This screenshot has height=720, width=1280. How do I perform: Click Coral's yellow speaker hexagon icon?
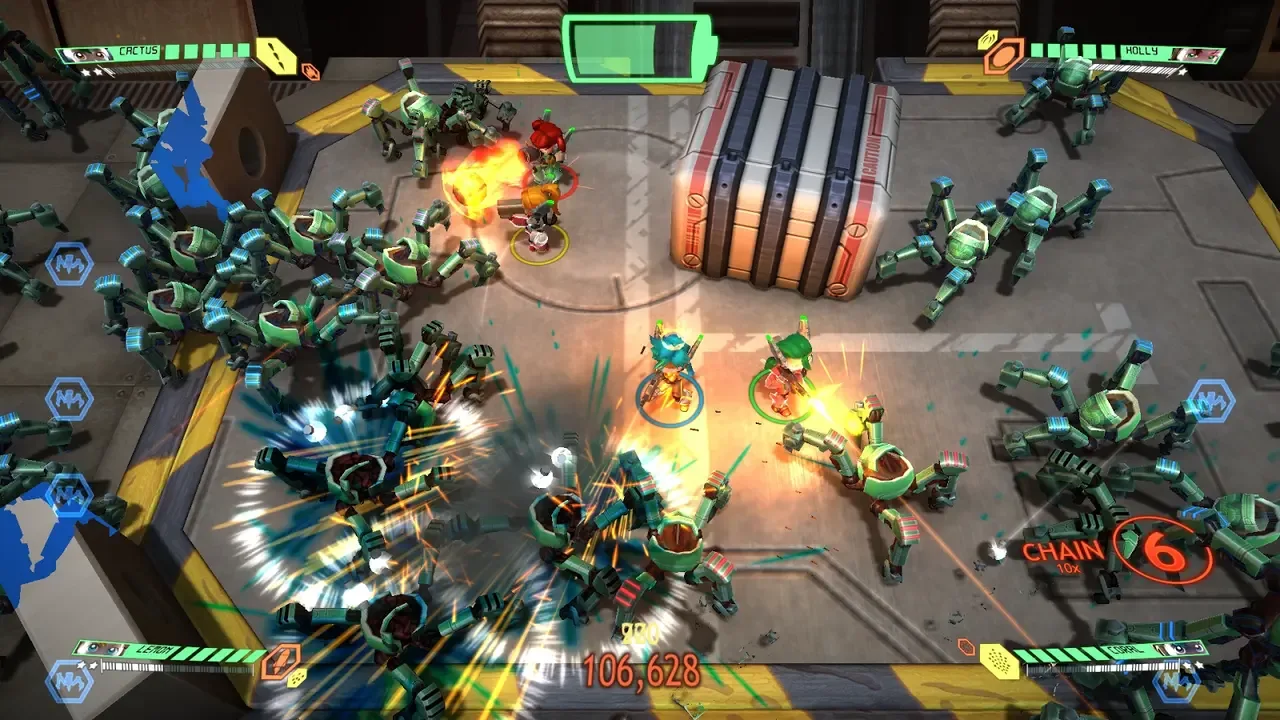[998, 662]
